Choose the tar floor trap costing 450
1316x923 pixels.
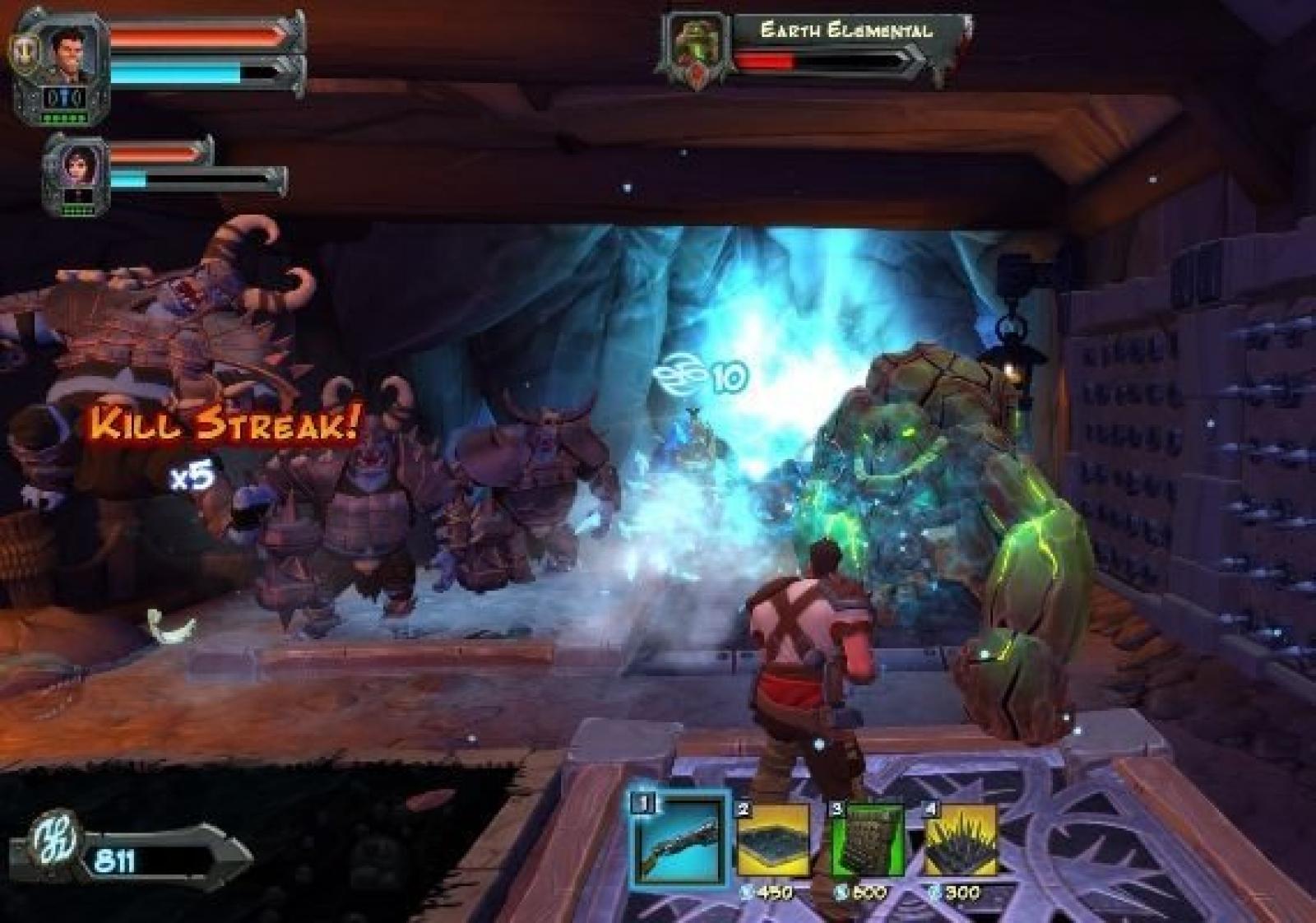[x=774, y=840]
